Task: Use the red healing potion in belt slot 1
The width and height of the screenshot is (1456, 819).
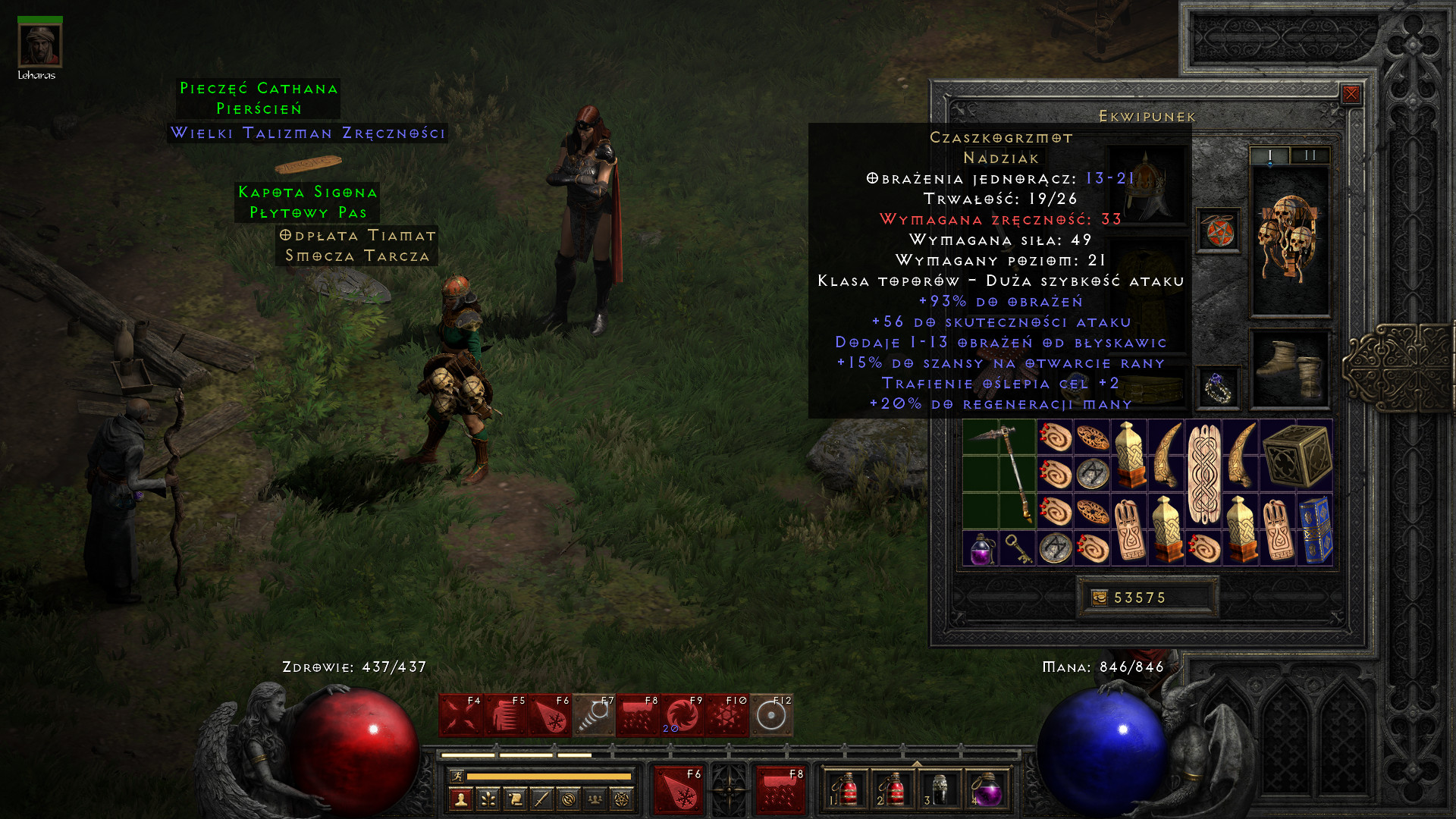Action: point(846,790)
